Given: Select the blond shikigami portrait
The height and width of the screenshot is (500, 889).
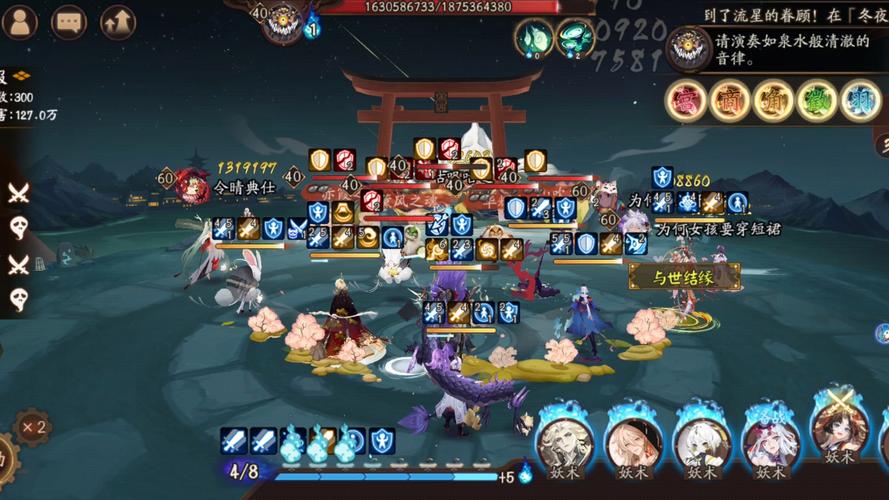Looking at the screenshot, I should [x=565, y=442].
